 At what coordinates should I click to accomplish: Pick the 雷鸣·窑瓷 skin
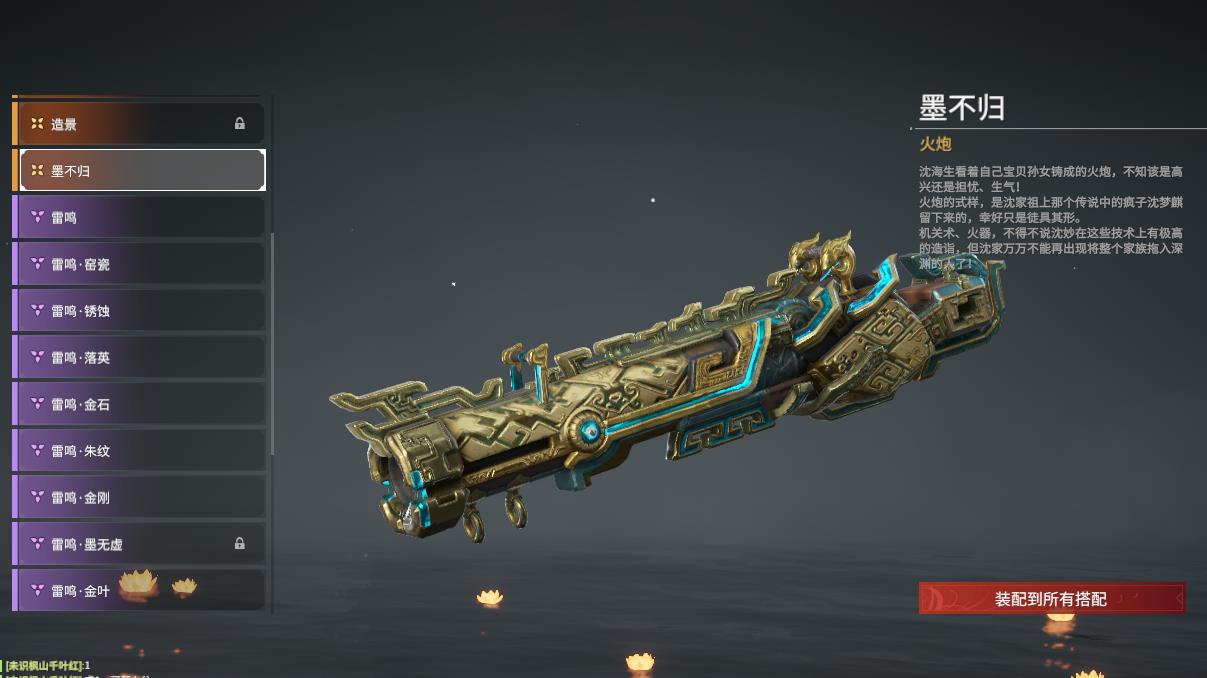pyautogui.click(x=140, y=264)
